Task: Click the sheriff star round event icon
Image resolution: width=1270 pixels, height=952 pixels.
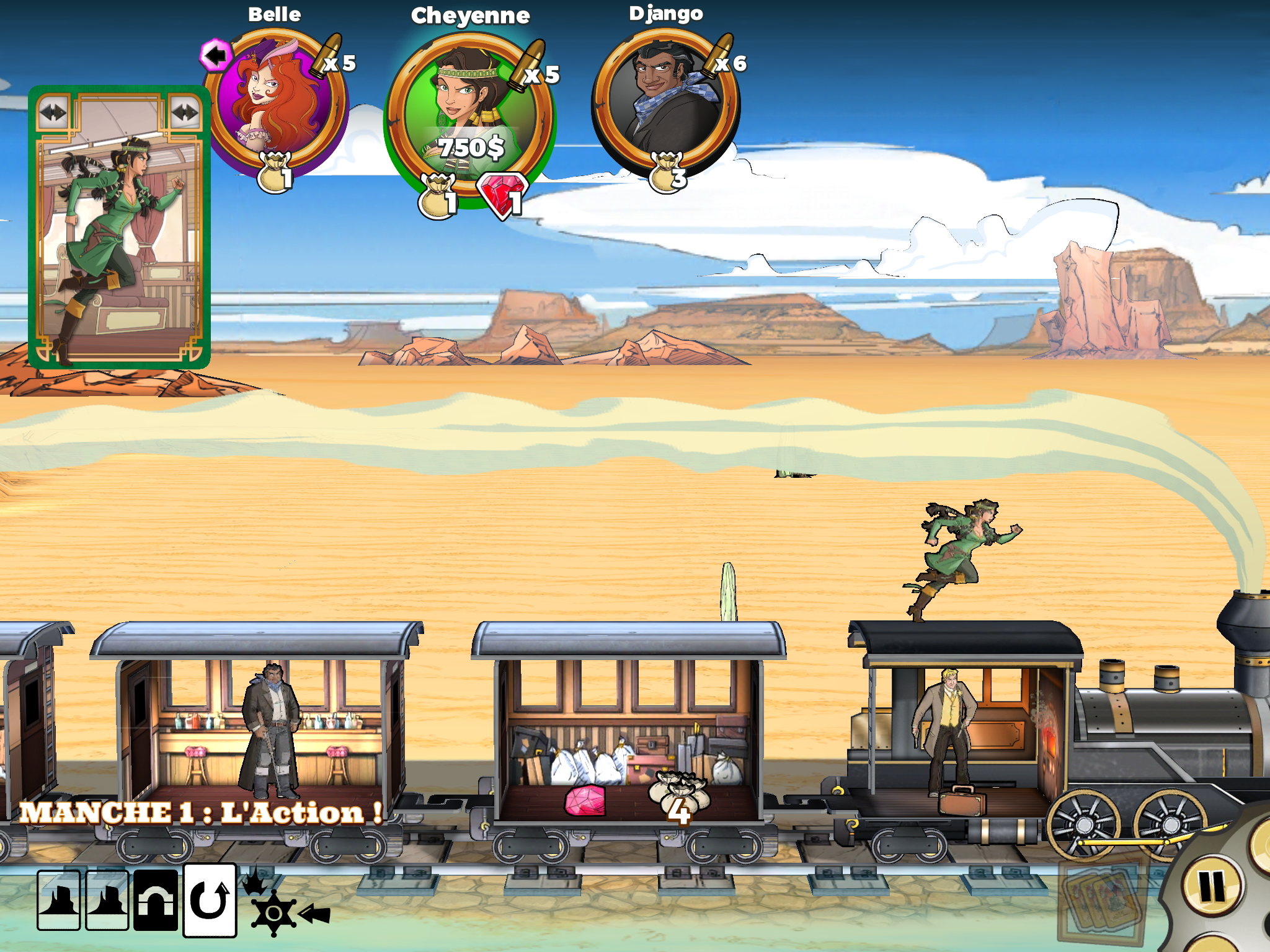Action: 273,912
